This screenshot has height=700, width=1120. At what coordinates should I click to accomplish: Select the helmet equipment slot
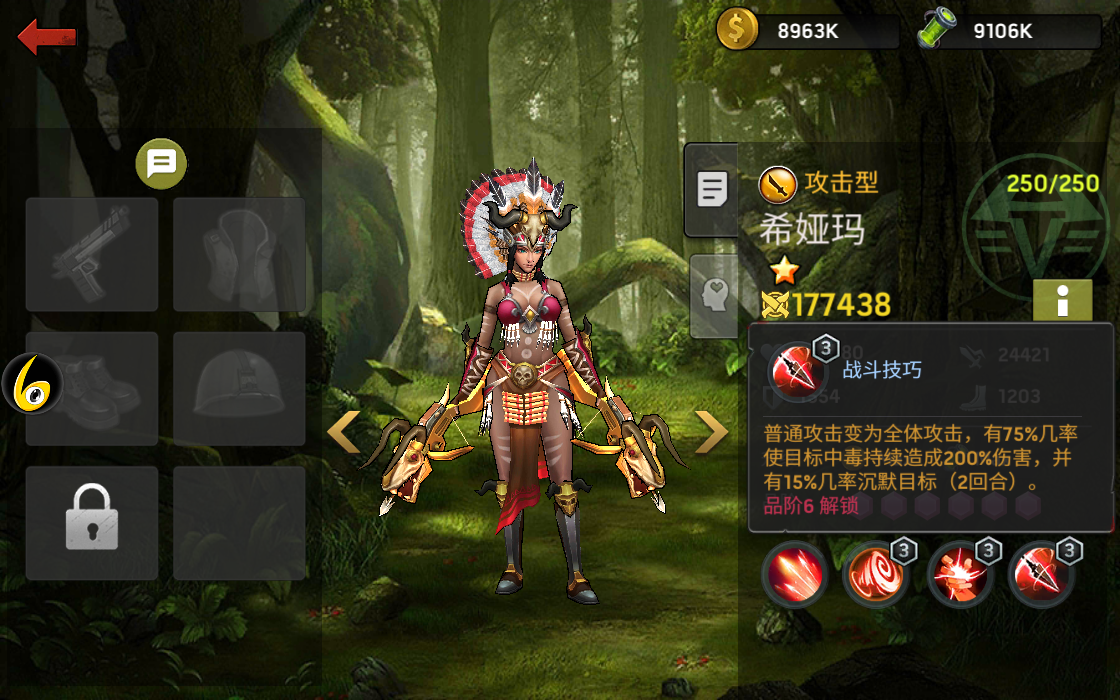pos(239,389)
